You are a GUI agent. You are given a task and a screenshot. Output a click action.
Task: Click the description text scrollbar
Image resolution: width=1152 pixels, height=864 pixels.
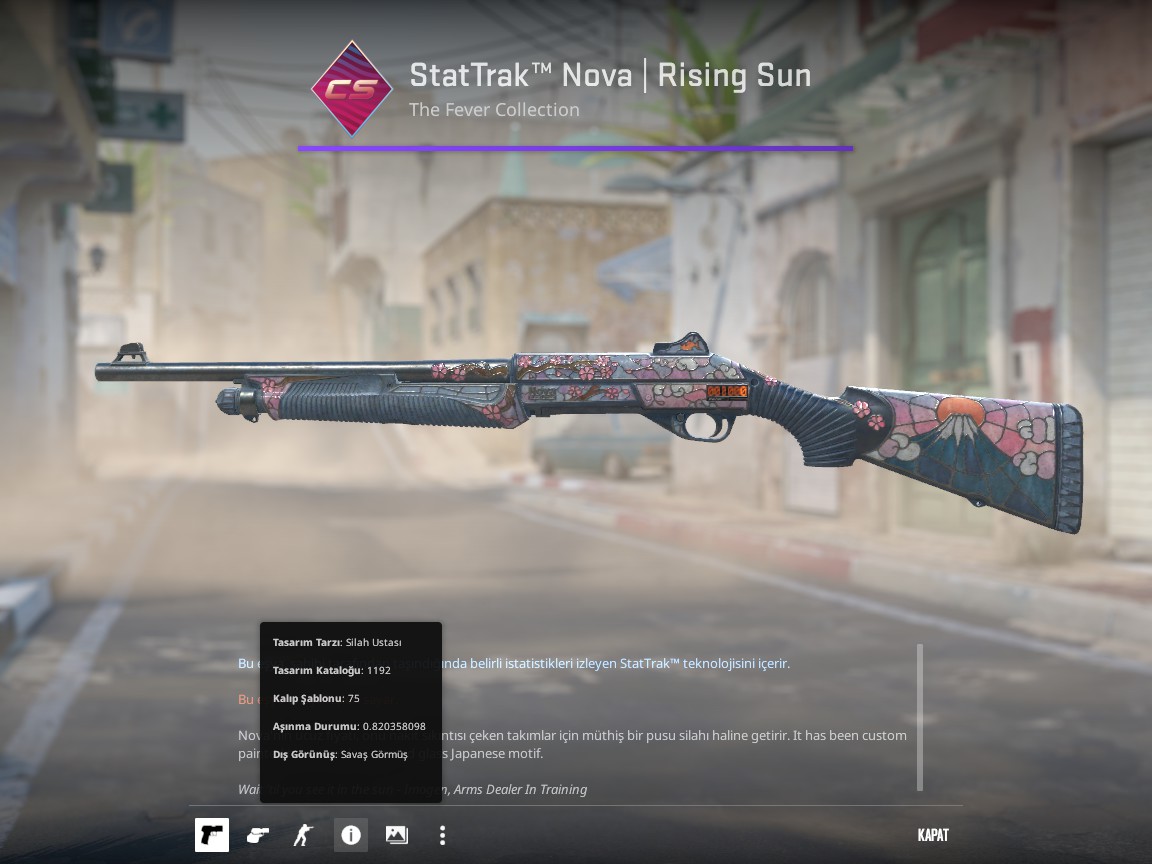[x=920, y=717]
